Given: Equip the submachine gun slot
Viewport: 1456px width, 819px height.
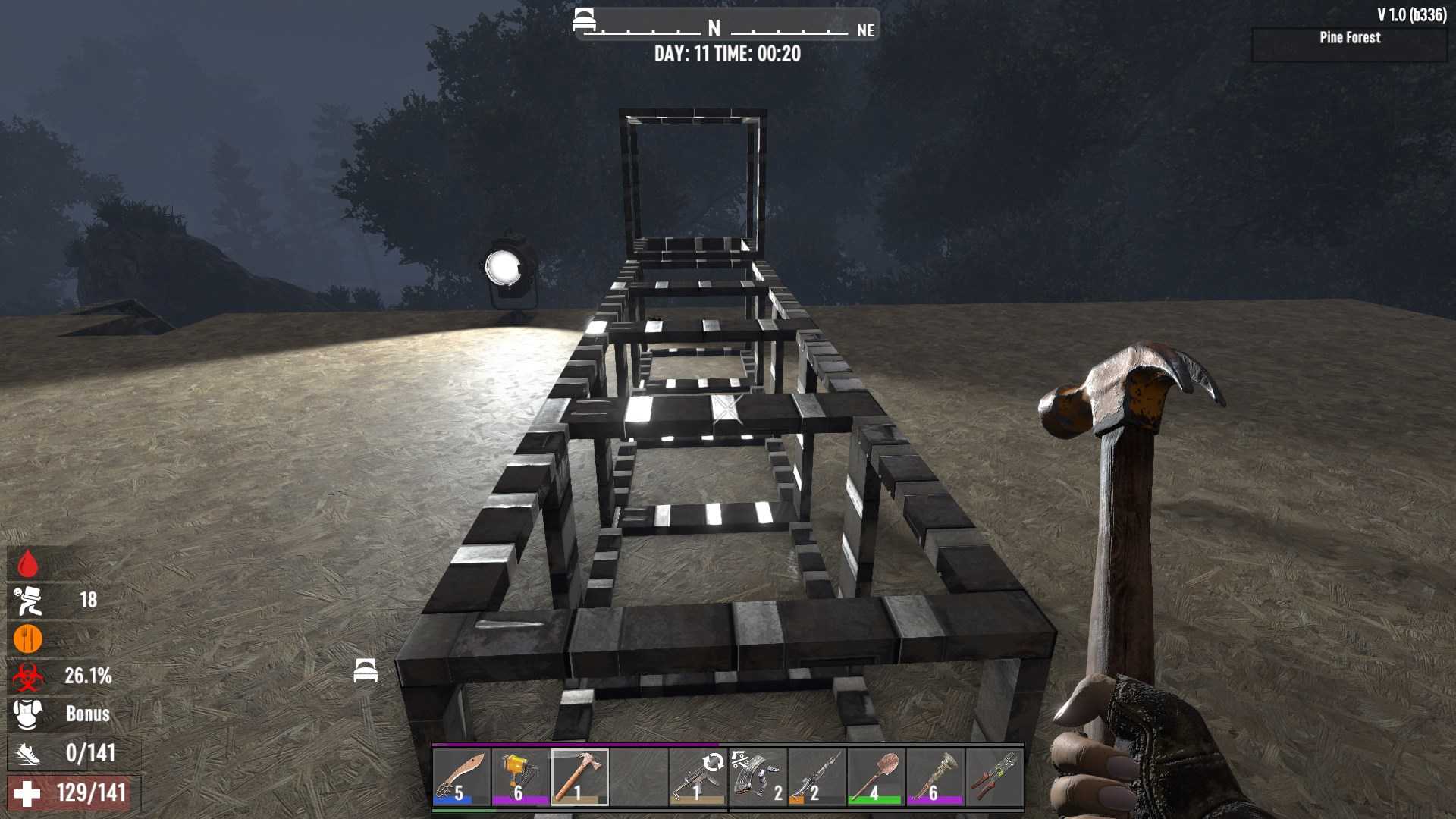Looking at the screenshot, I should coord(698,777).
